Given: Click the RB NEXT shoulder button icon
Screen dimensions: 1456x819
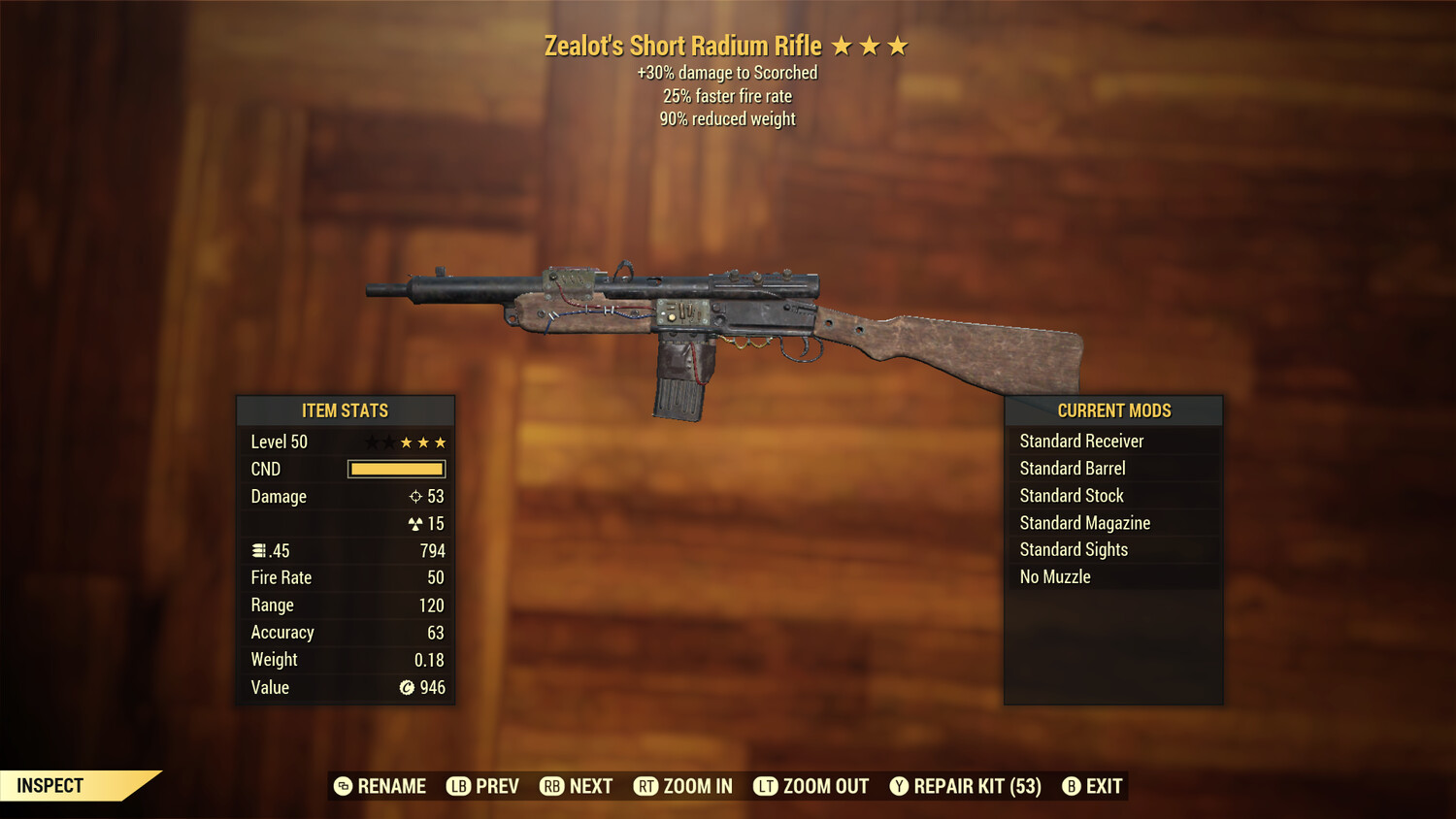Looking at the screenshot, I should (550, 786).
